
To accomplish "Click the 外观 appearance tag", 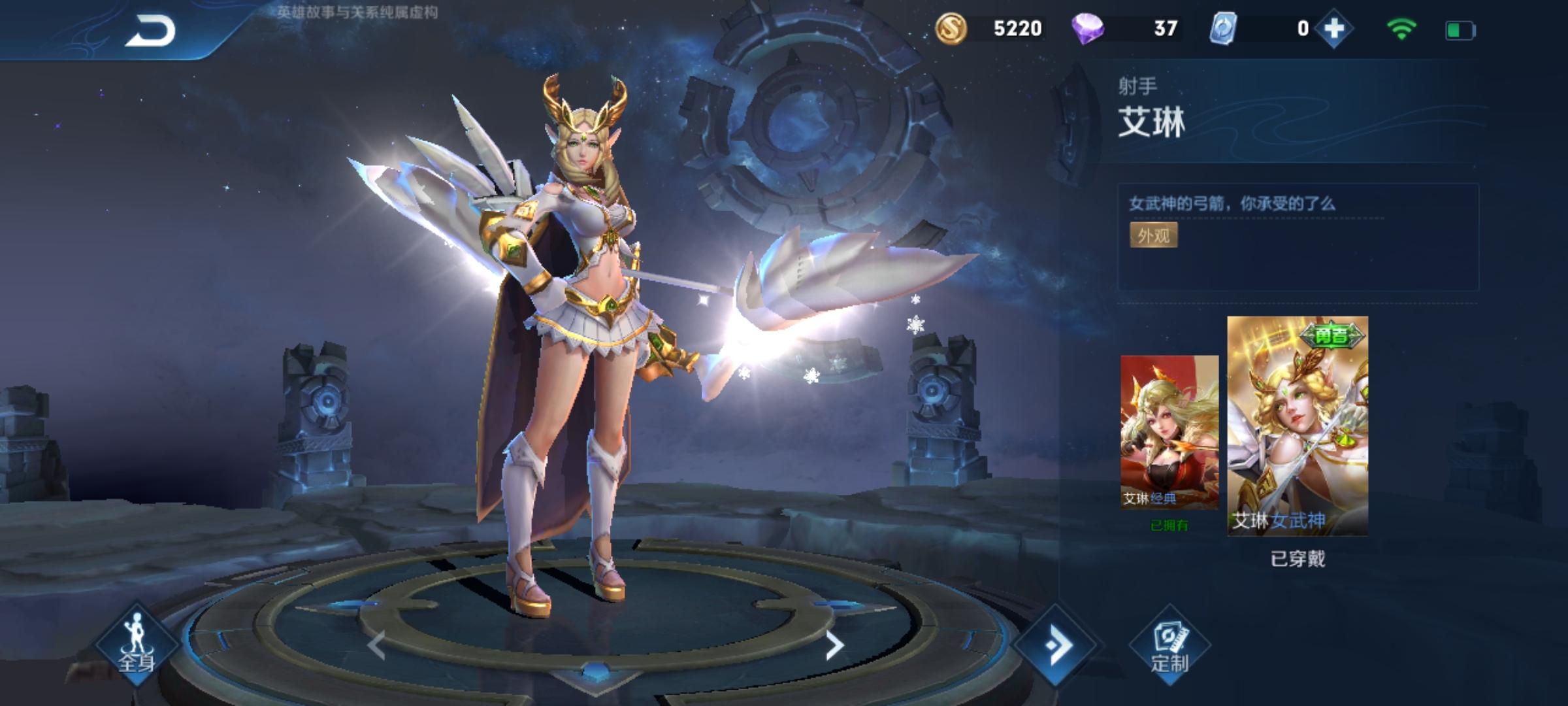I will click(x=1153, y=235).
